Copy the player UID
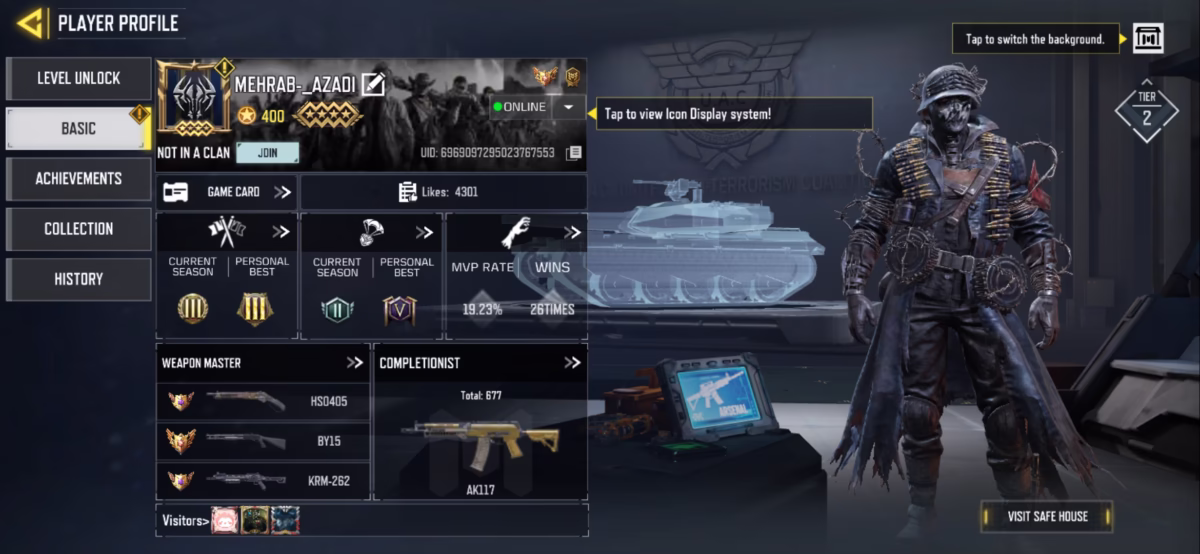The height and width of the screenshot is (554, 1200). point(574,153)
